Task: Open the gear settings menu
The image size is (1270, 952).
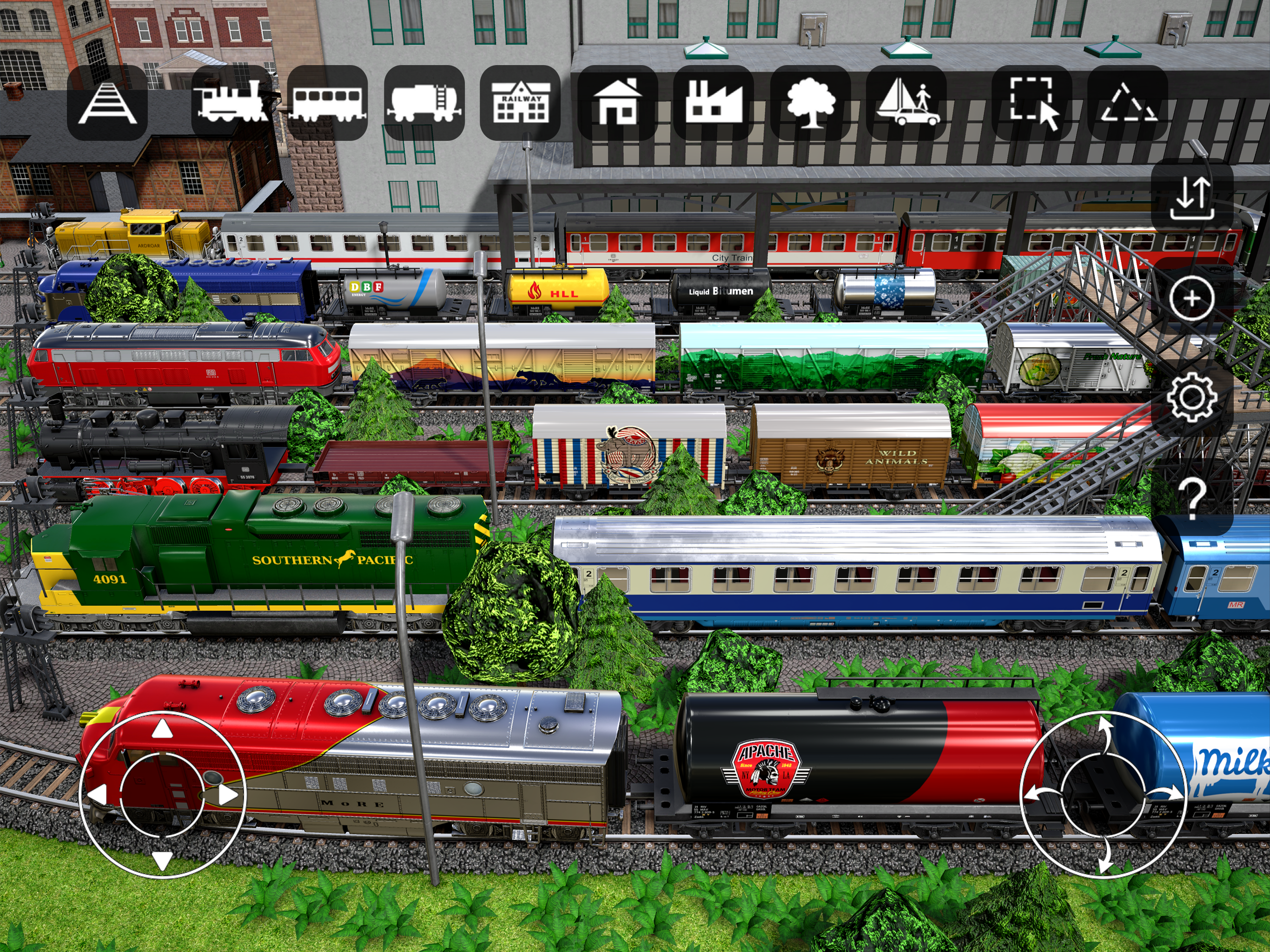Action: [1192, 397]
